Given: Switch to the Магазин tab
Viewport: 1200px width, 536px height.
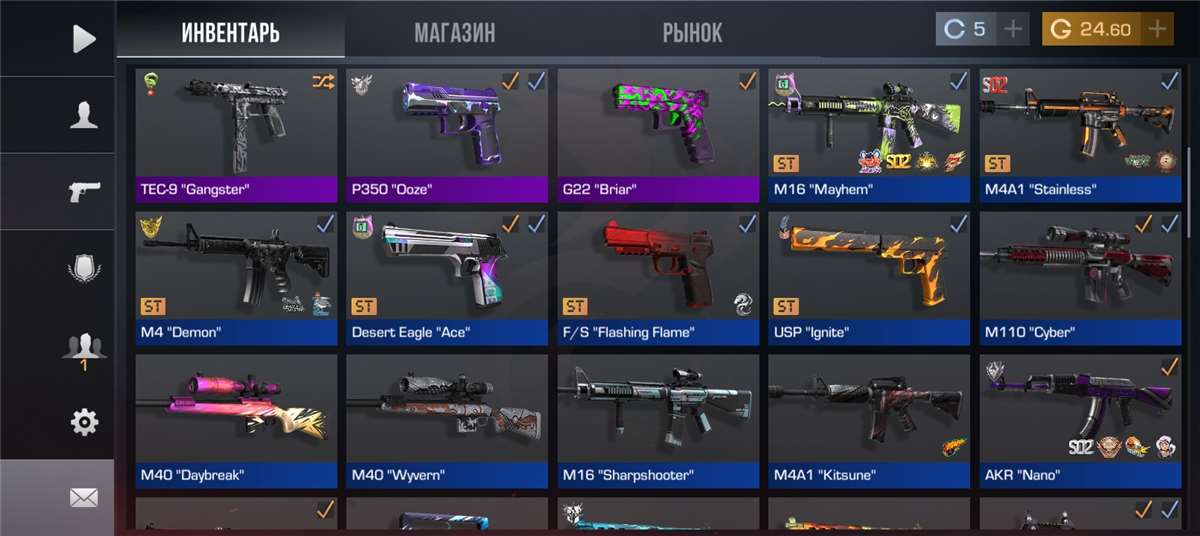Looking at the screenshot, I should [x=454, y=32].
